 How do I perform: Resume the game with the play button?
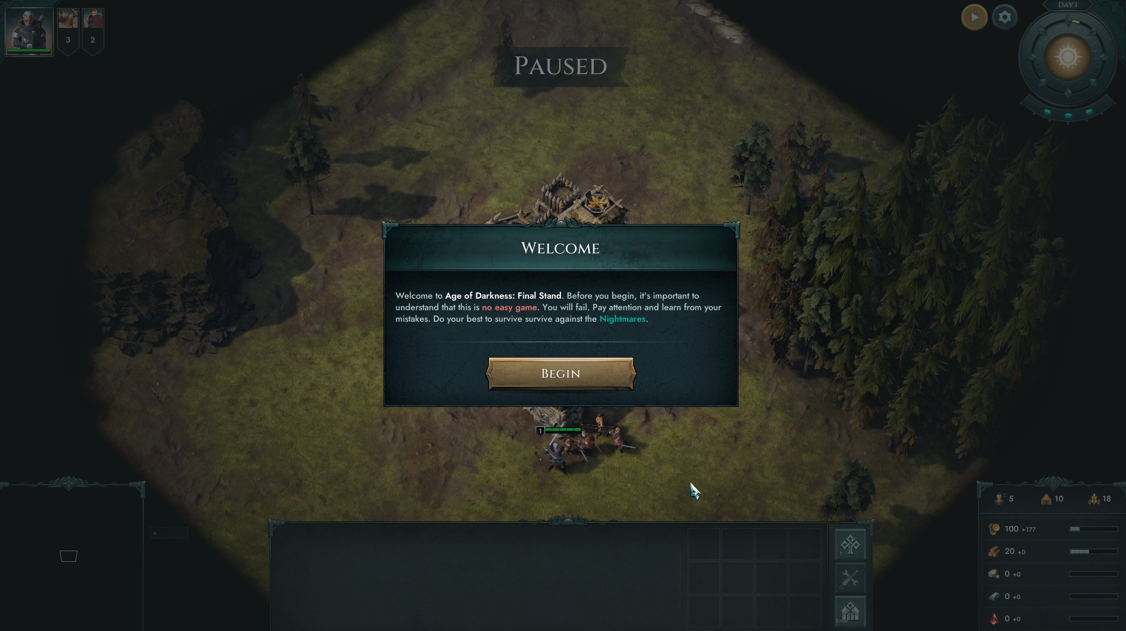pyautogui.click(x=974, y=17)
